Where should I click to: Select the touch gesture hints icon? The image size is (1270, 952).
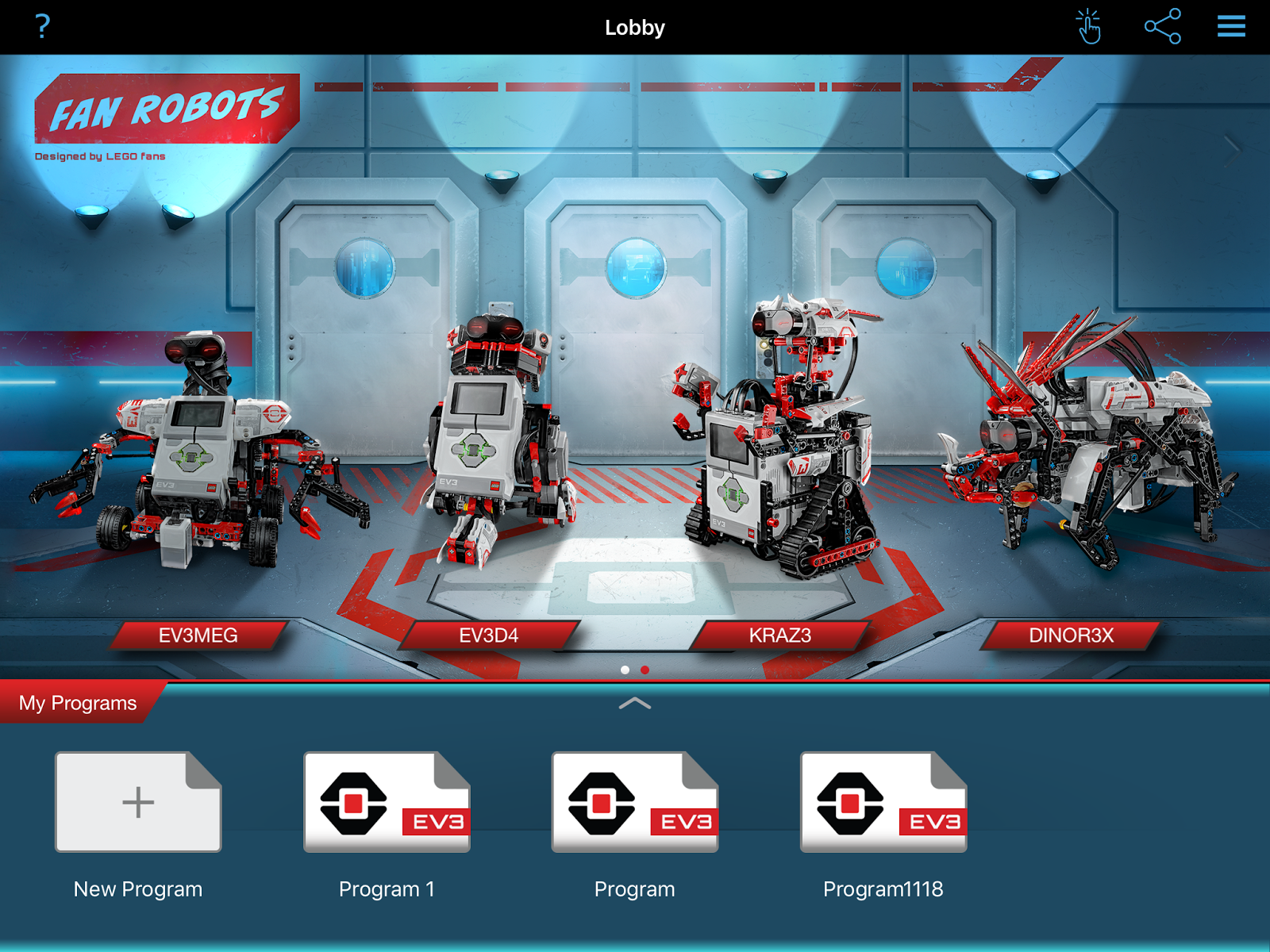(x=1088, y=26)
